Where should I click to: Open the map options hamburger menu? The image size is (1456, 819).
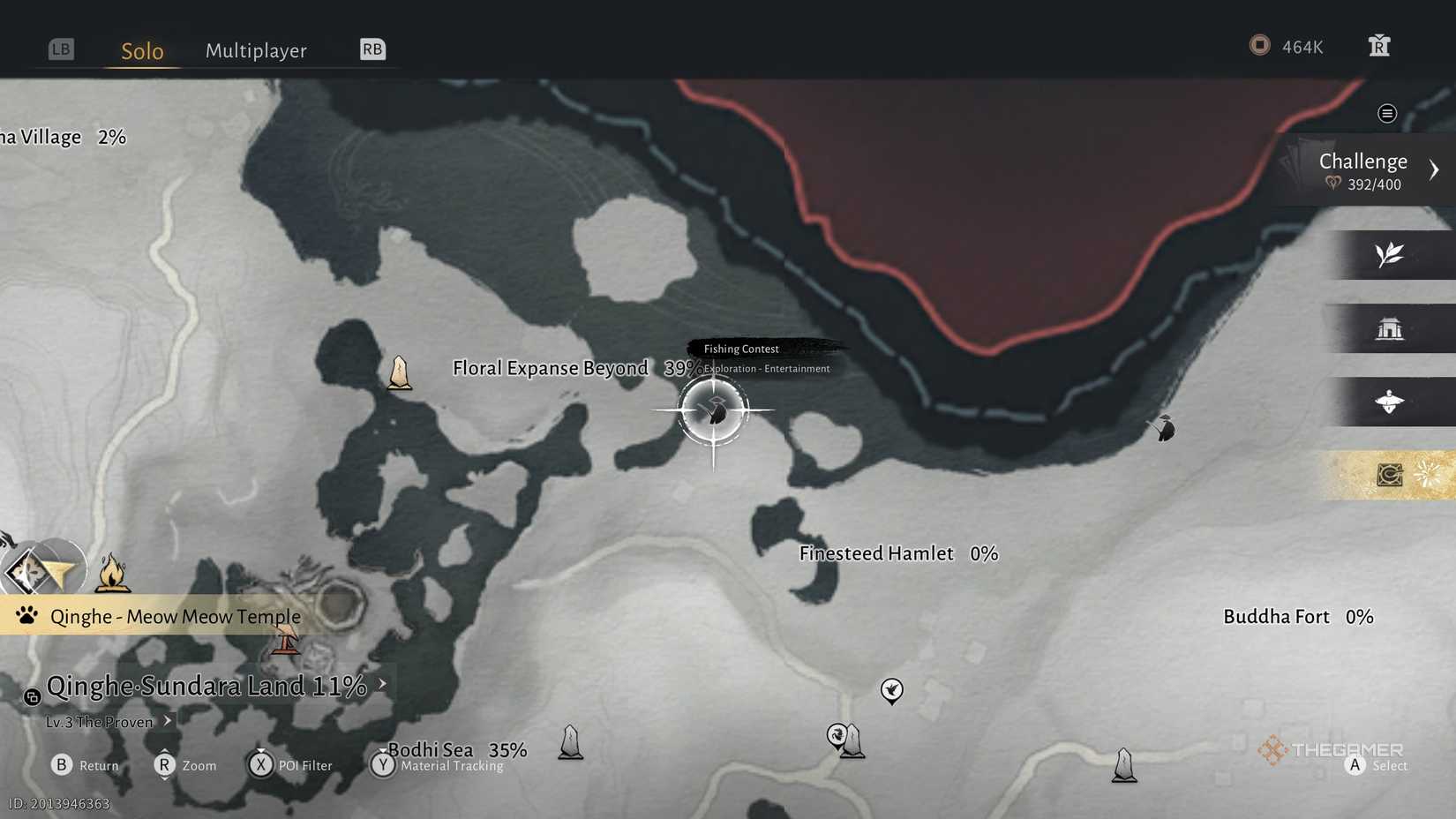(x=1386, y=113)
